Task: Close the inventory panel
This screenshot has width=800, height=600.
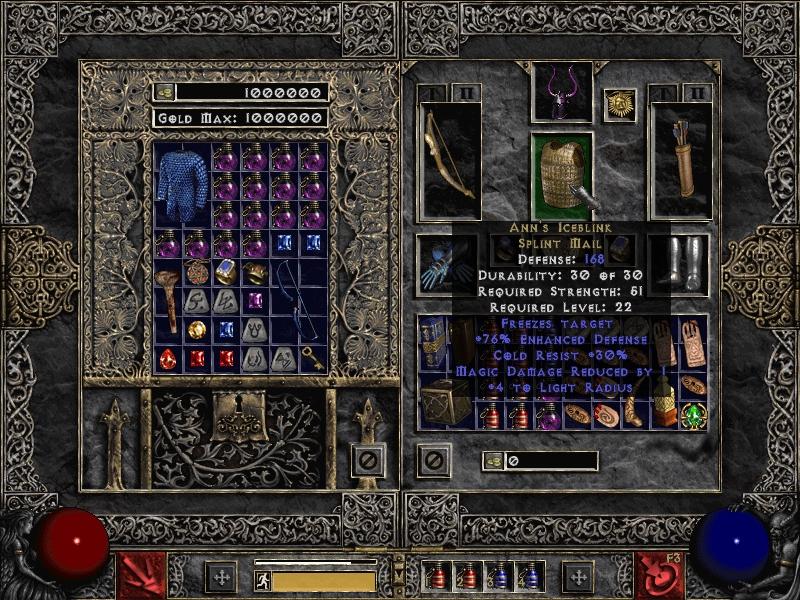Action: (433, 461)
